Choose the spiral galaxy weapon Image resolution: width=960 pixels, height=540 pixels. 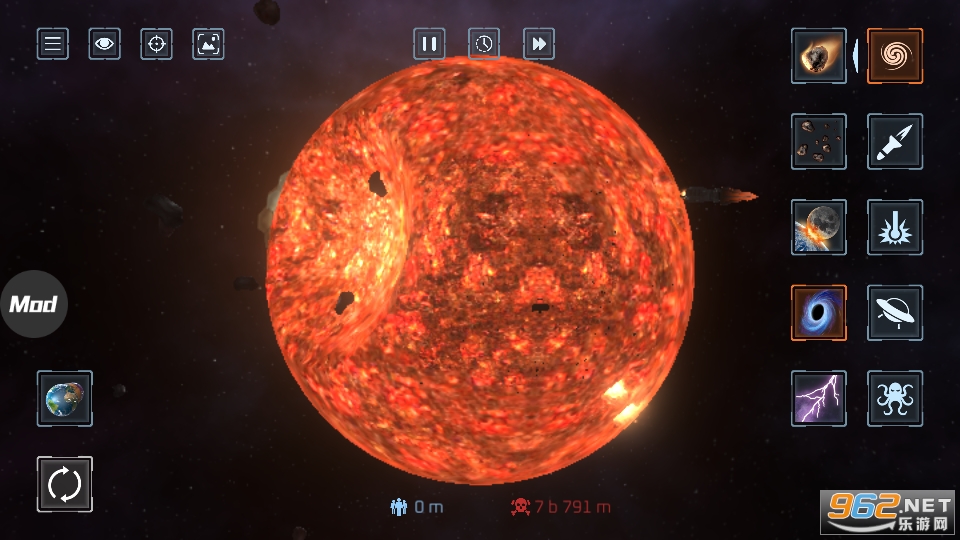tap(895, 56)
